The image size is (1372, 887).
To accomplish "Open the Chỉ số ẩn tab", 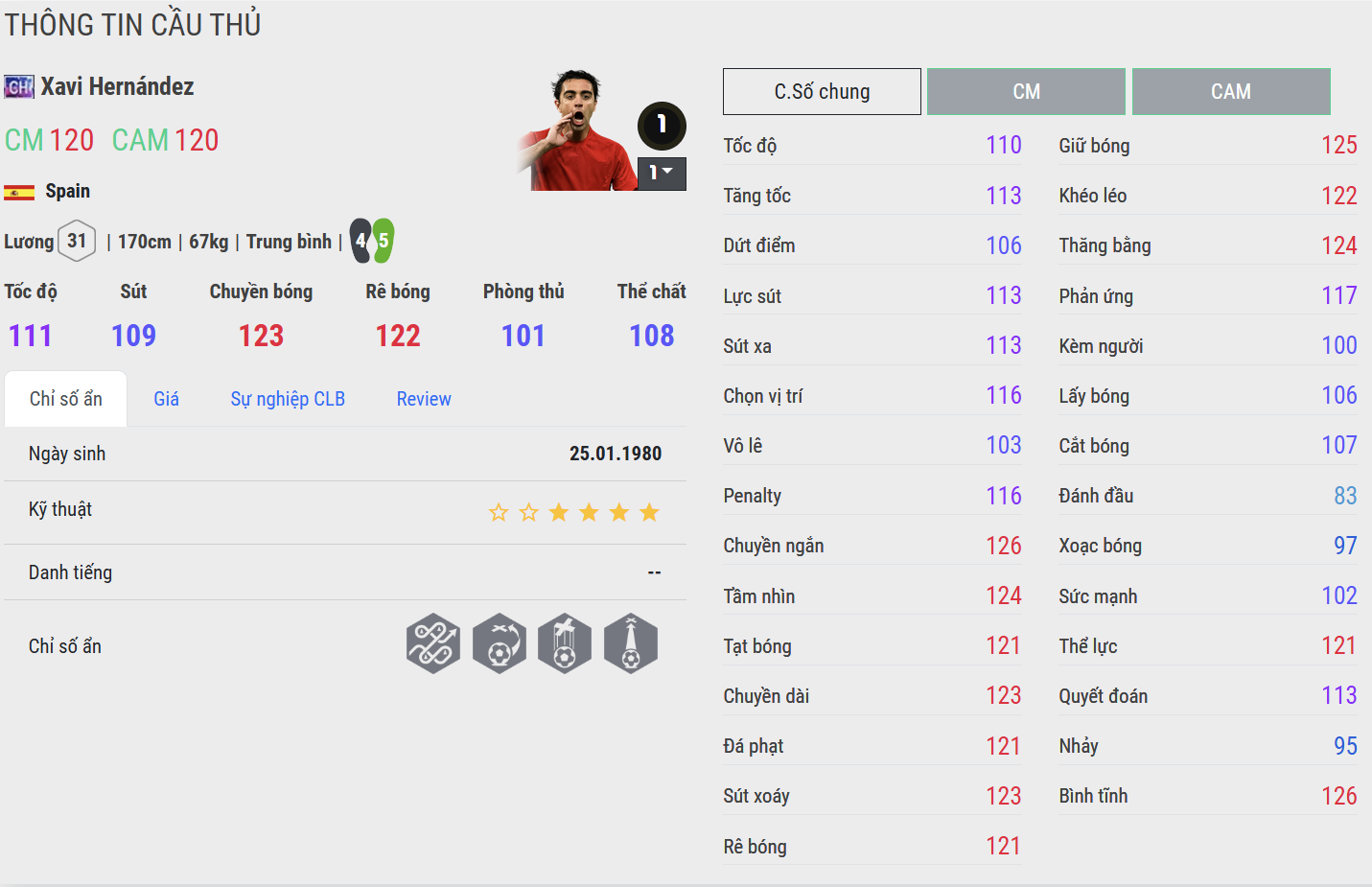I will (65, 399).
